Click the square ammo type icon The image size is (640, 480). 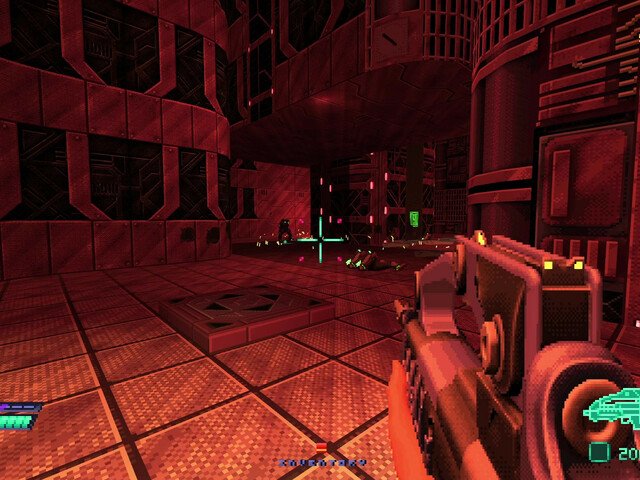coord(599,451)
